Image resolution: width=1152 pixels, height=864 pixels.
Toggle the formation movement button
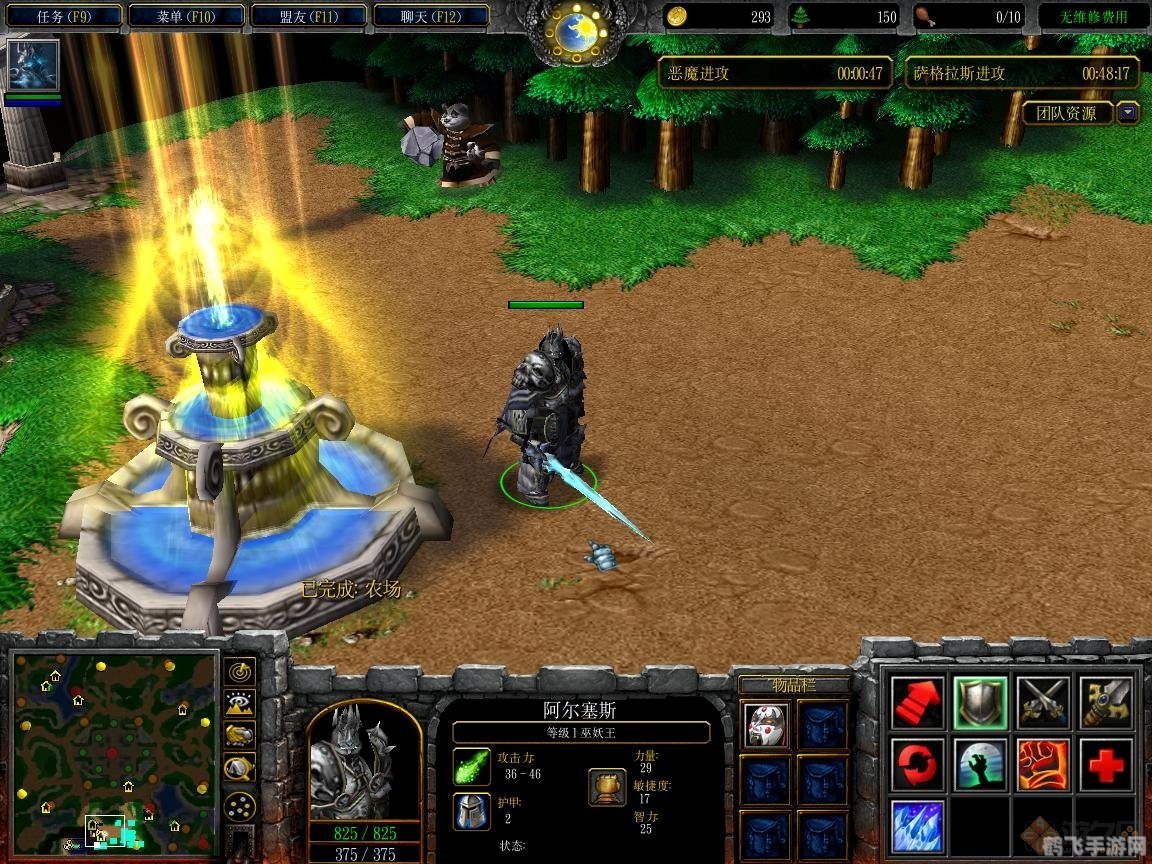[x=241, y=806]
